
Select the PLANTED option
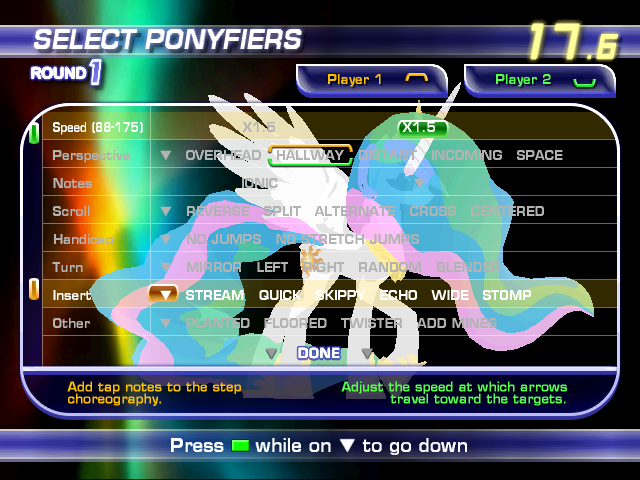218,323
